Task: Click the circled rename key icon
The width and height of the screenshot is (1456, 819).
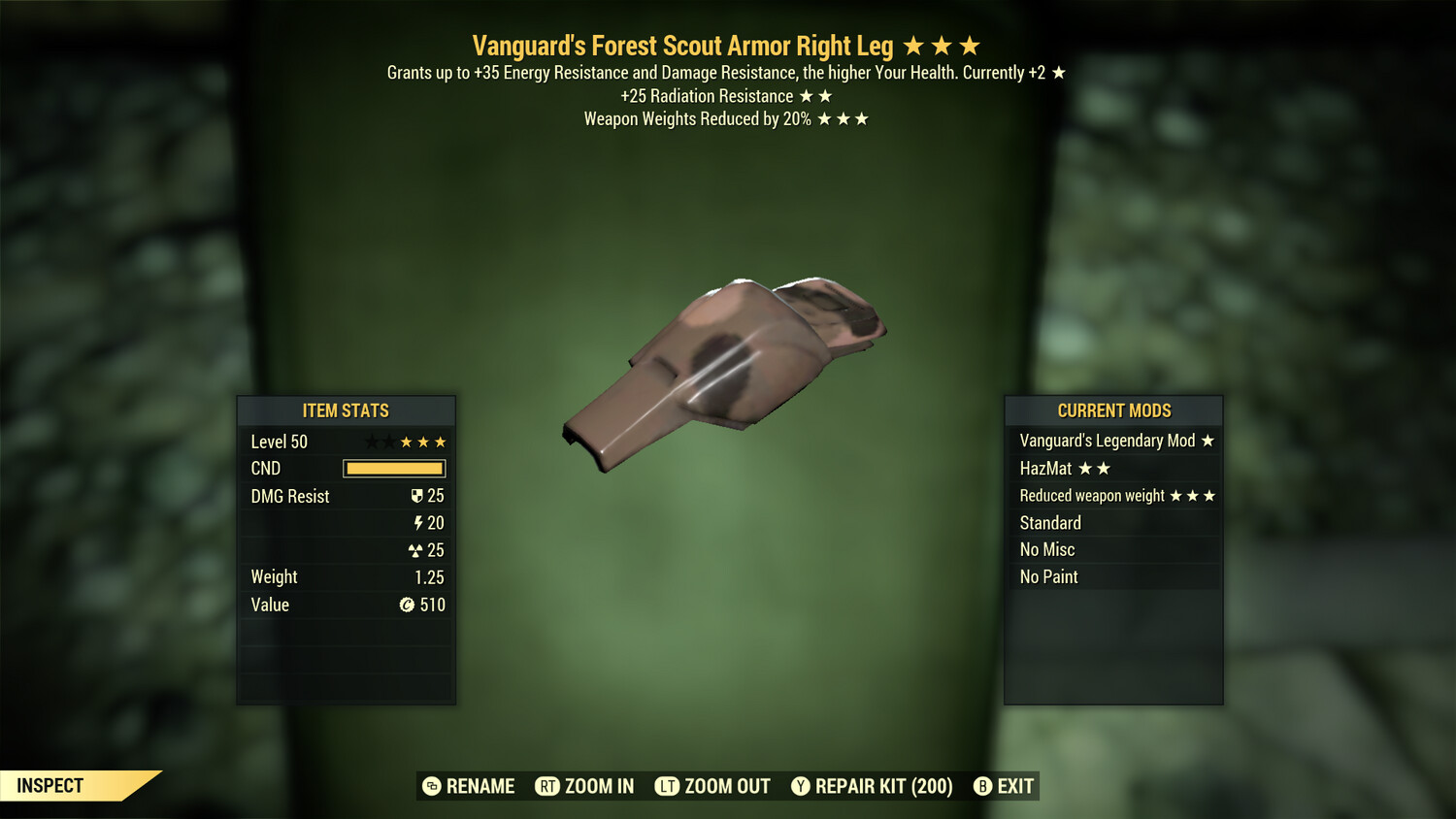Action: [x=430, y=786]
